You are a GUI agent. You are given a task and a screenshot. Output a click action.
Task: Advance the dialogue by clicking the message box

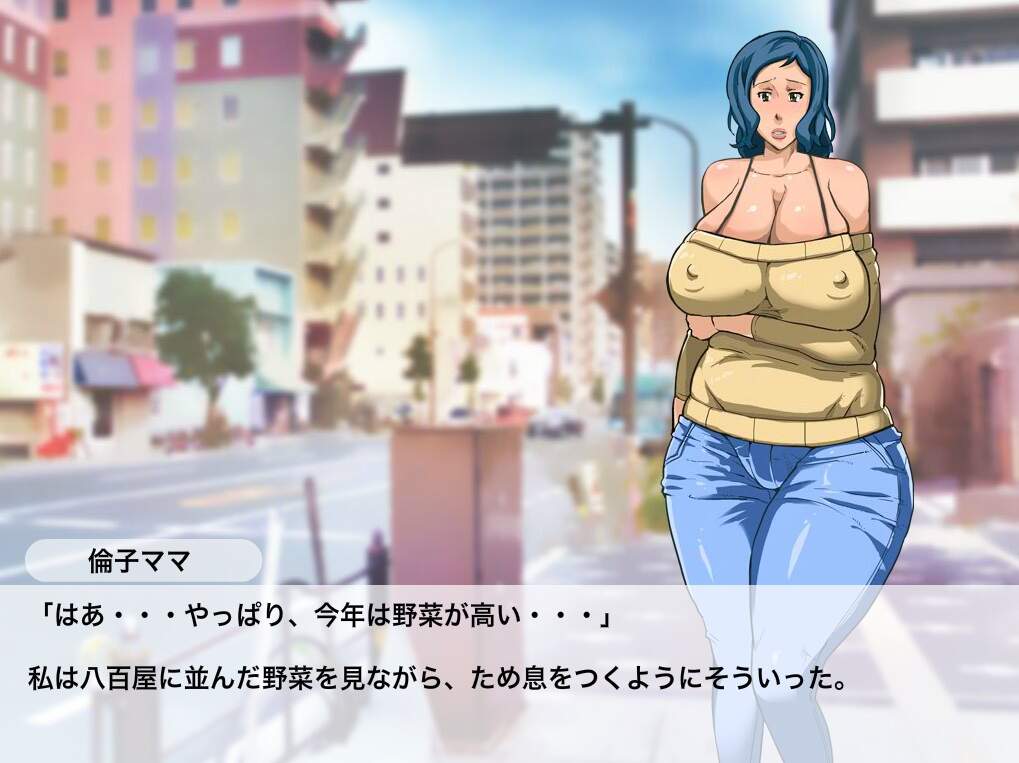click(509, 660)
